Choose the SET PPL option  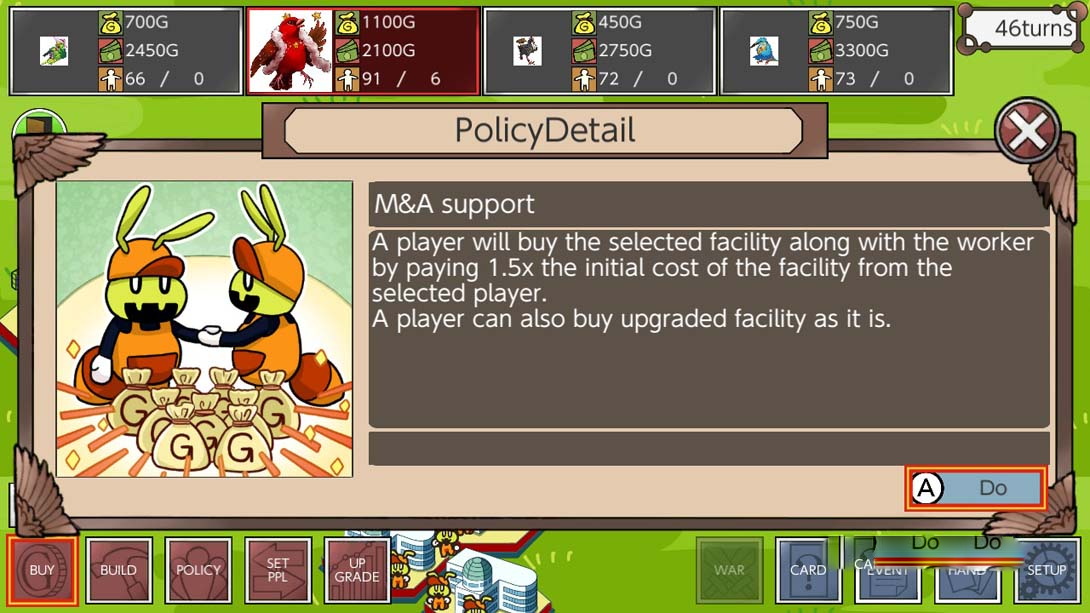tap(277, 570)
